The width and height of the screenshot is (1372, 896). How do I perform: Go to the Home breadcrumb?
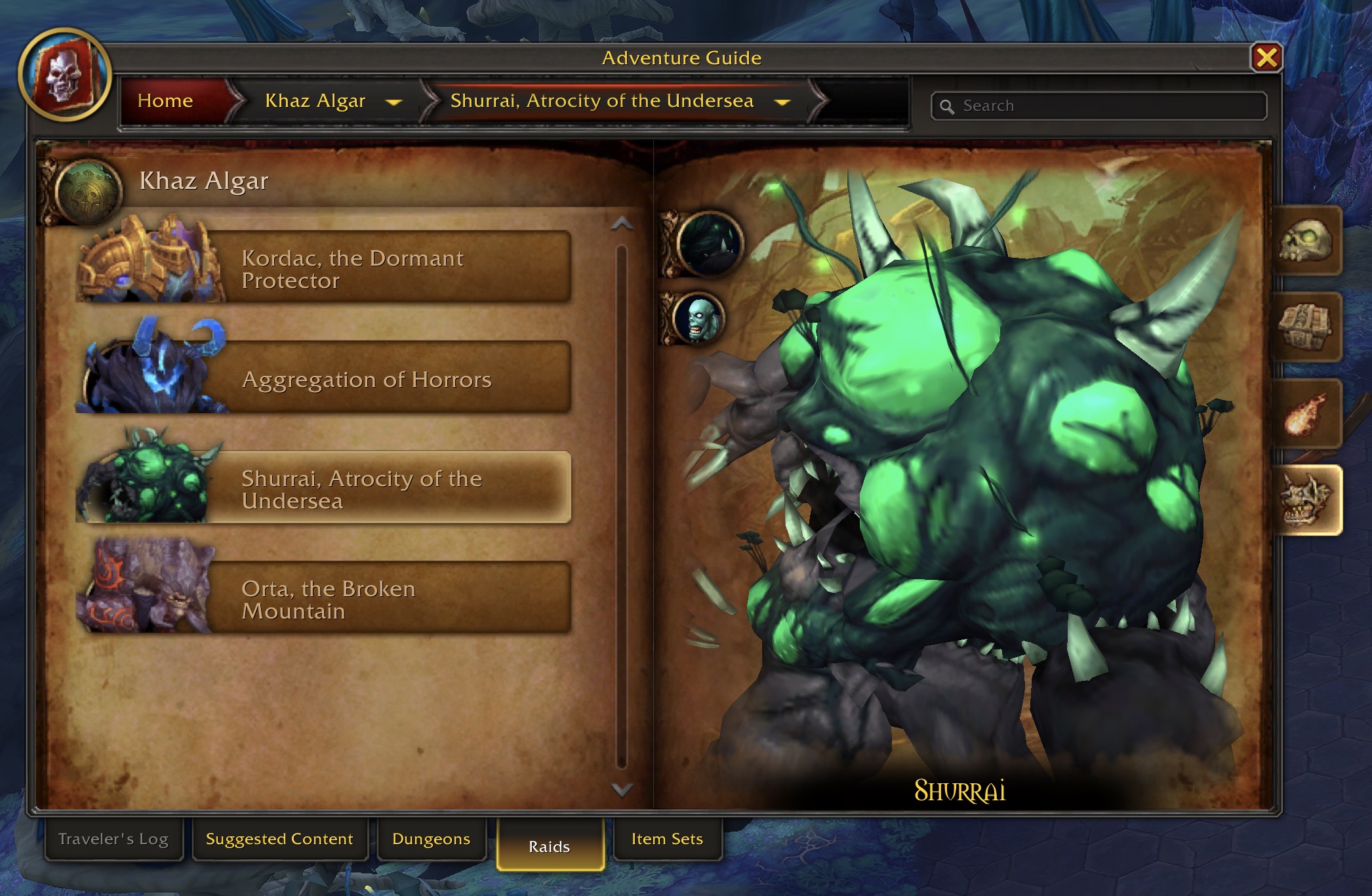(x=165, y=101)
